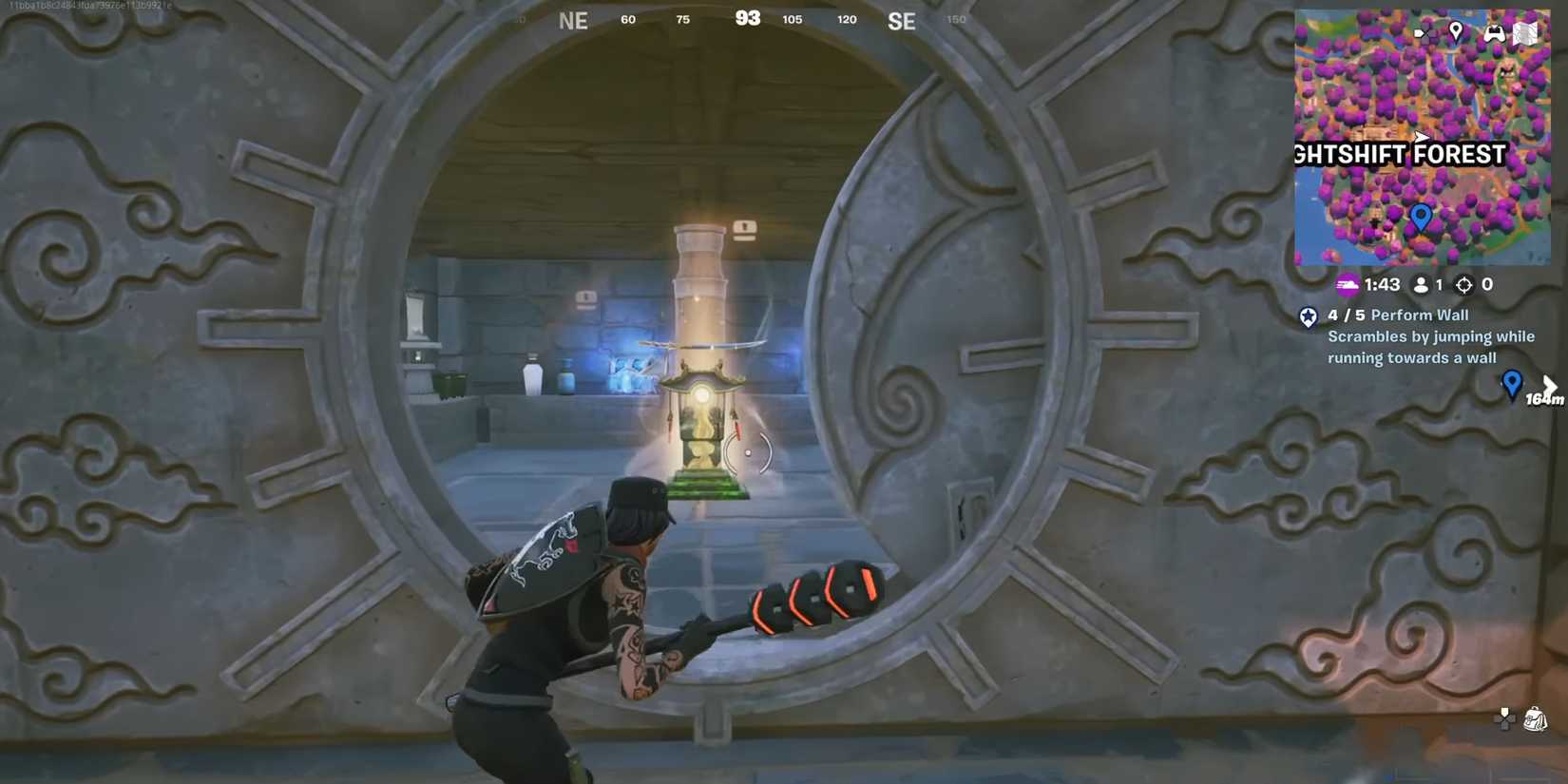This screenshot has height=784, width=1568.
Task: Toggle the blue waypoint marker on the minimap
Action: tap(1422, 216)
